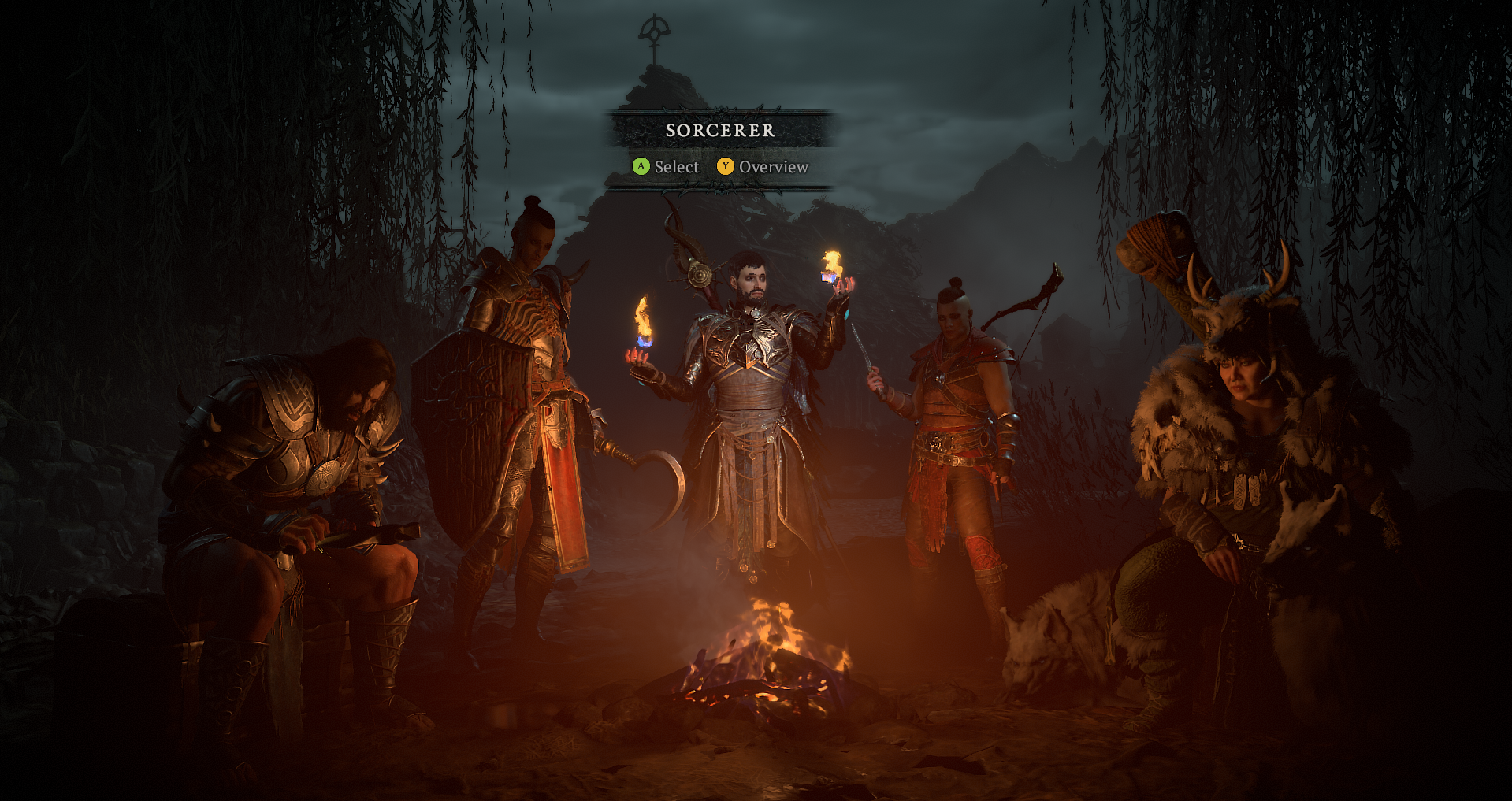
Task: Click the green A button icon
Action: pos(641,167)
